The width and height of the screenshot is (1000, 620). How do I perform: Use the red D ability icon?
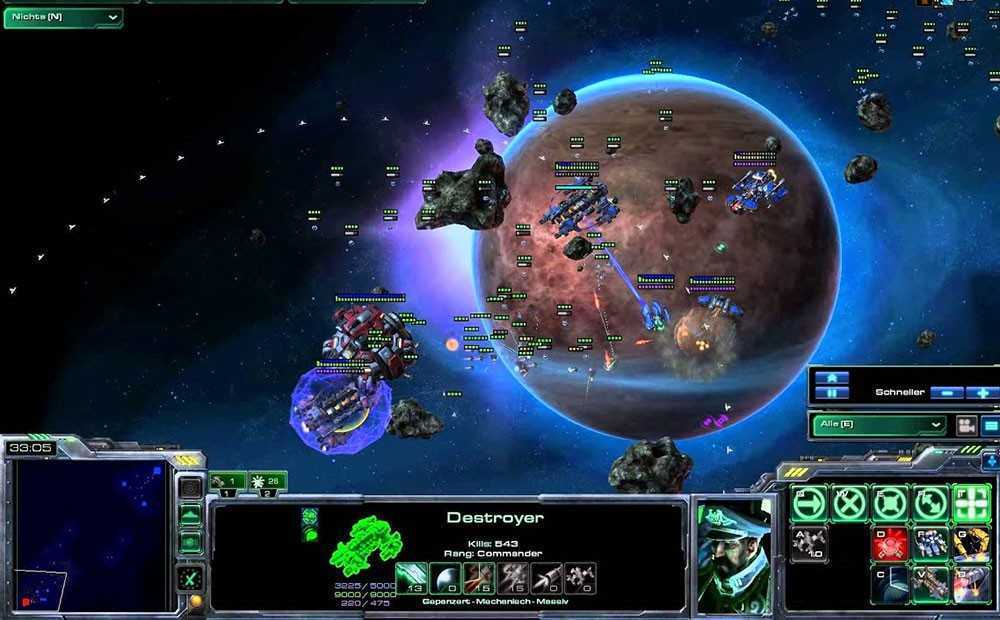tap(888, 543)
